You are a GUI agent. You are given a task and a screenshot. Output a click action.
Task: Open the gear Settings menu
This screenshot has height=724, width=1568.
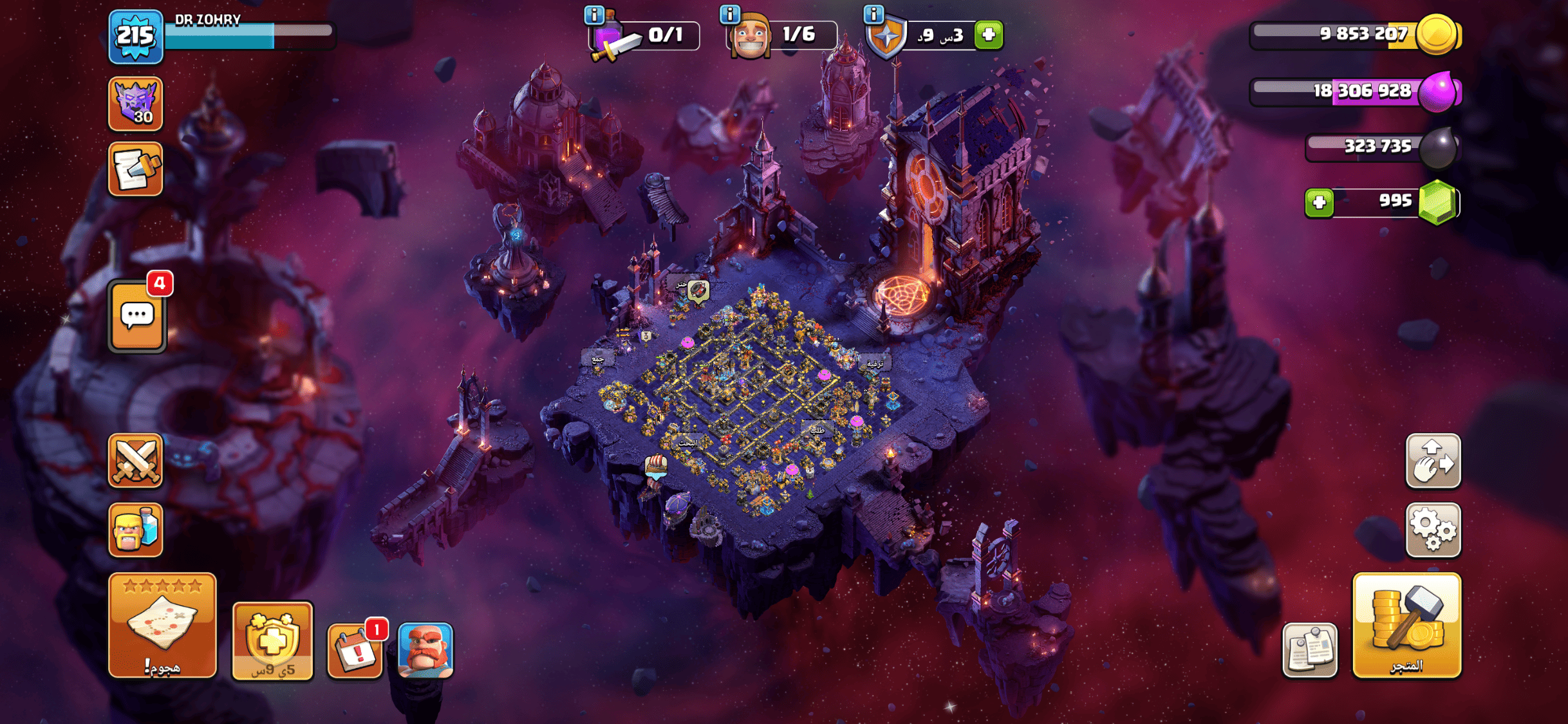1433,530
